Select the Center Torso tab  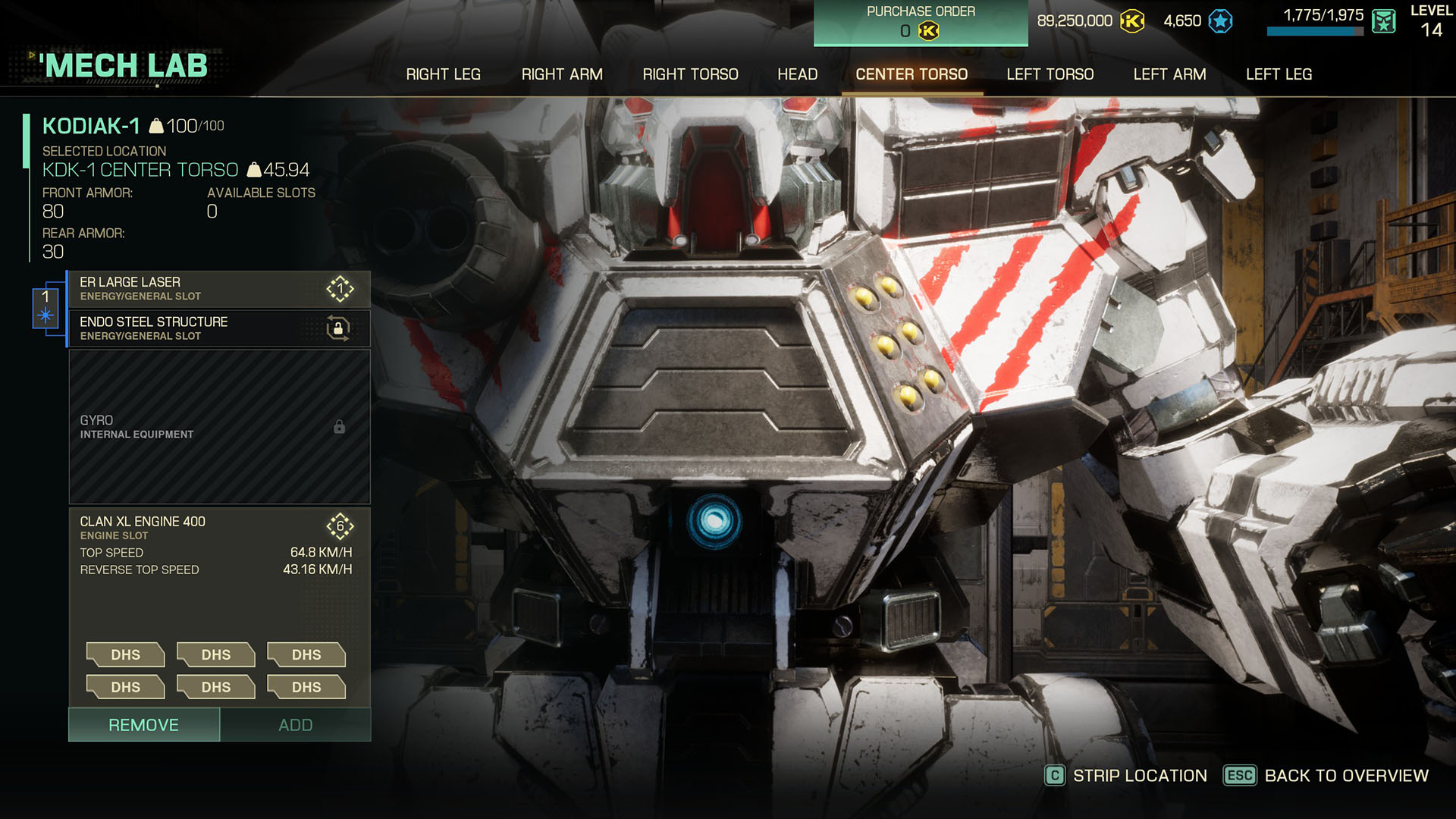[912, 74]
